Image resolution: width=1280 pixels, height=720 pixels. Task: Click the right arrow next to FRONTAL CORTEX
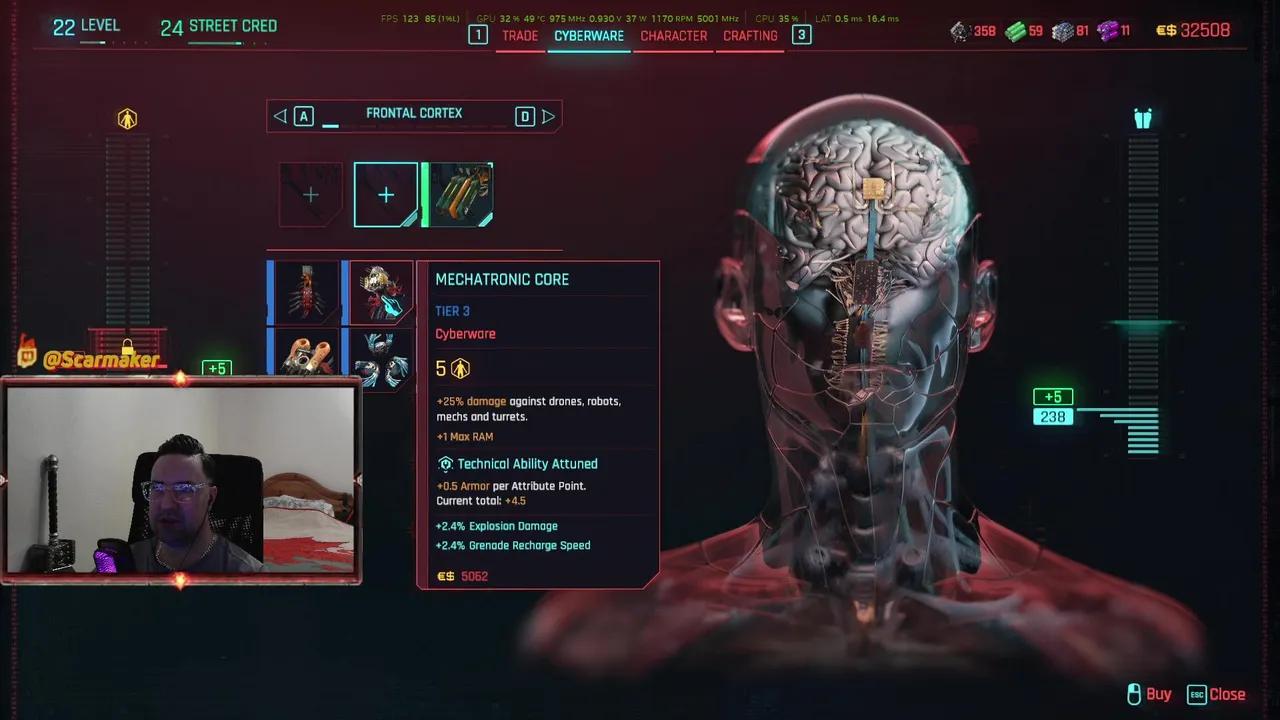click(x=548, y=116)
